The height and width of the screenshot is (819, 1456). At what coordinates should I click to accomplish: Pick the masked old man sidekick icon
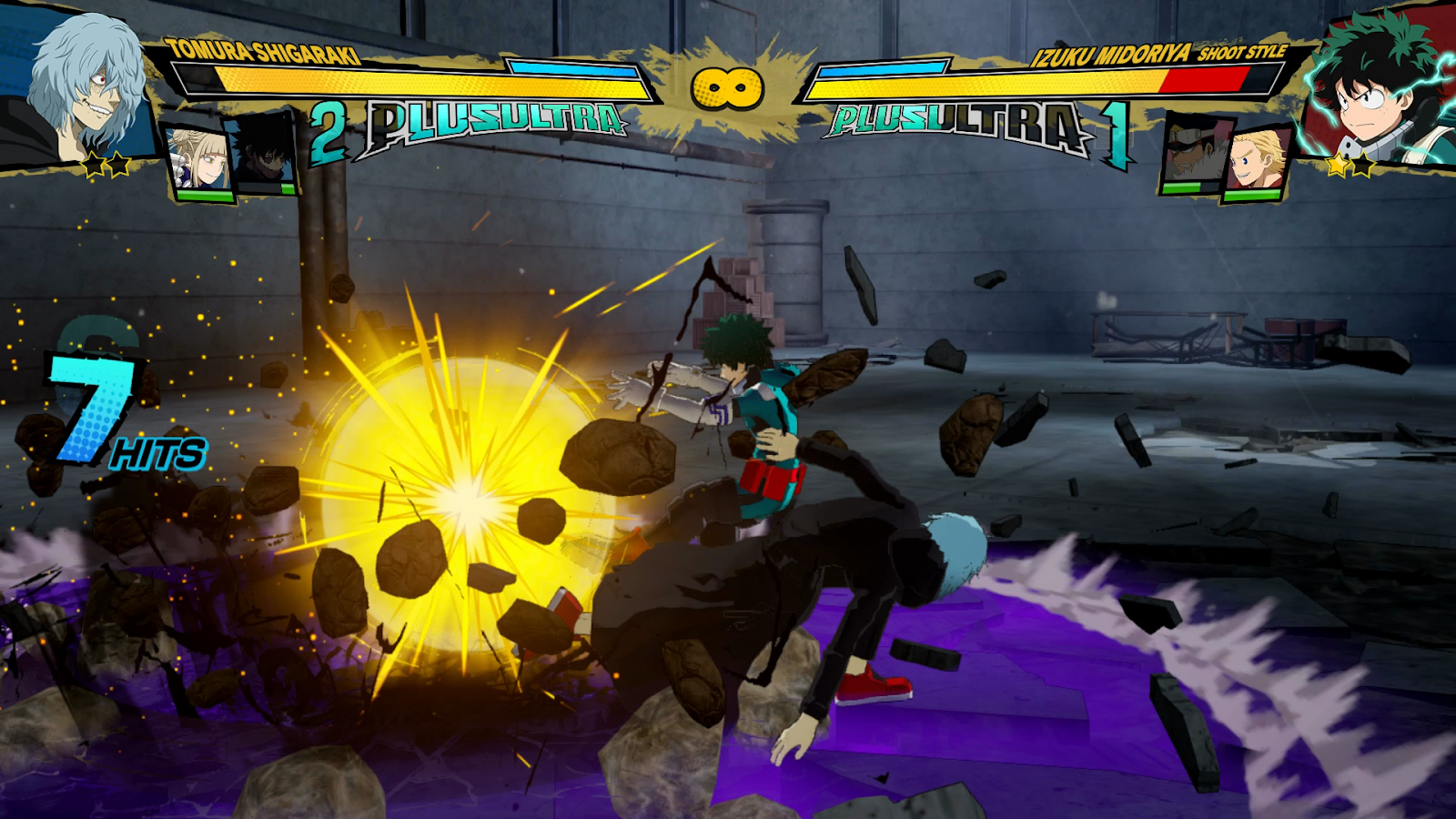[1193, 154]
